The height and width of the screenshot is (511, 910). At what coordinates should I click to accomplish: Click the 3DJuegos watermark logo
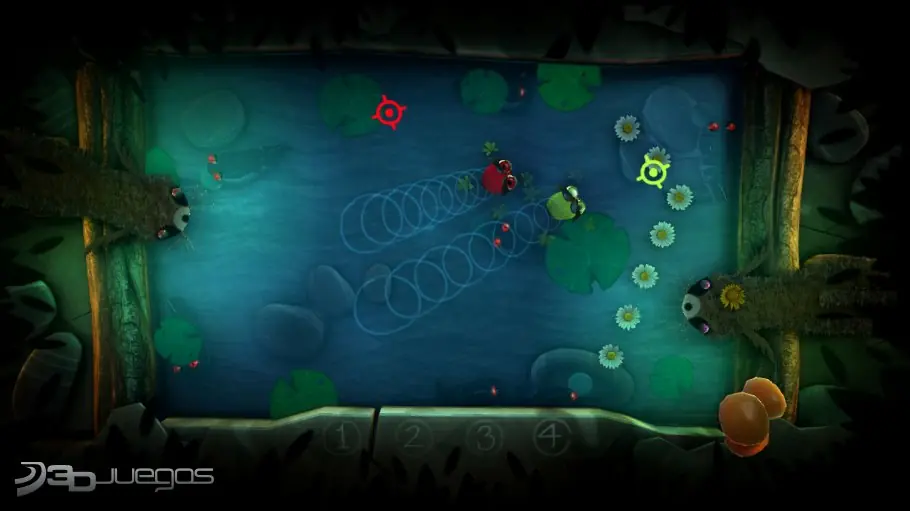point(117,478)
